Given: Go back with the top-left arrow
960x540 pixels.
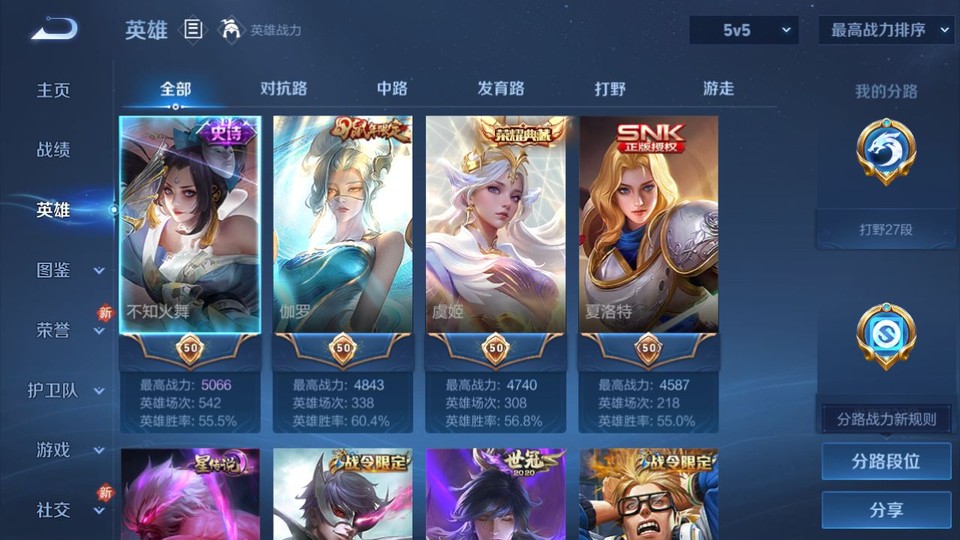Looking at the screenshot, I should click(54, 30).
